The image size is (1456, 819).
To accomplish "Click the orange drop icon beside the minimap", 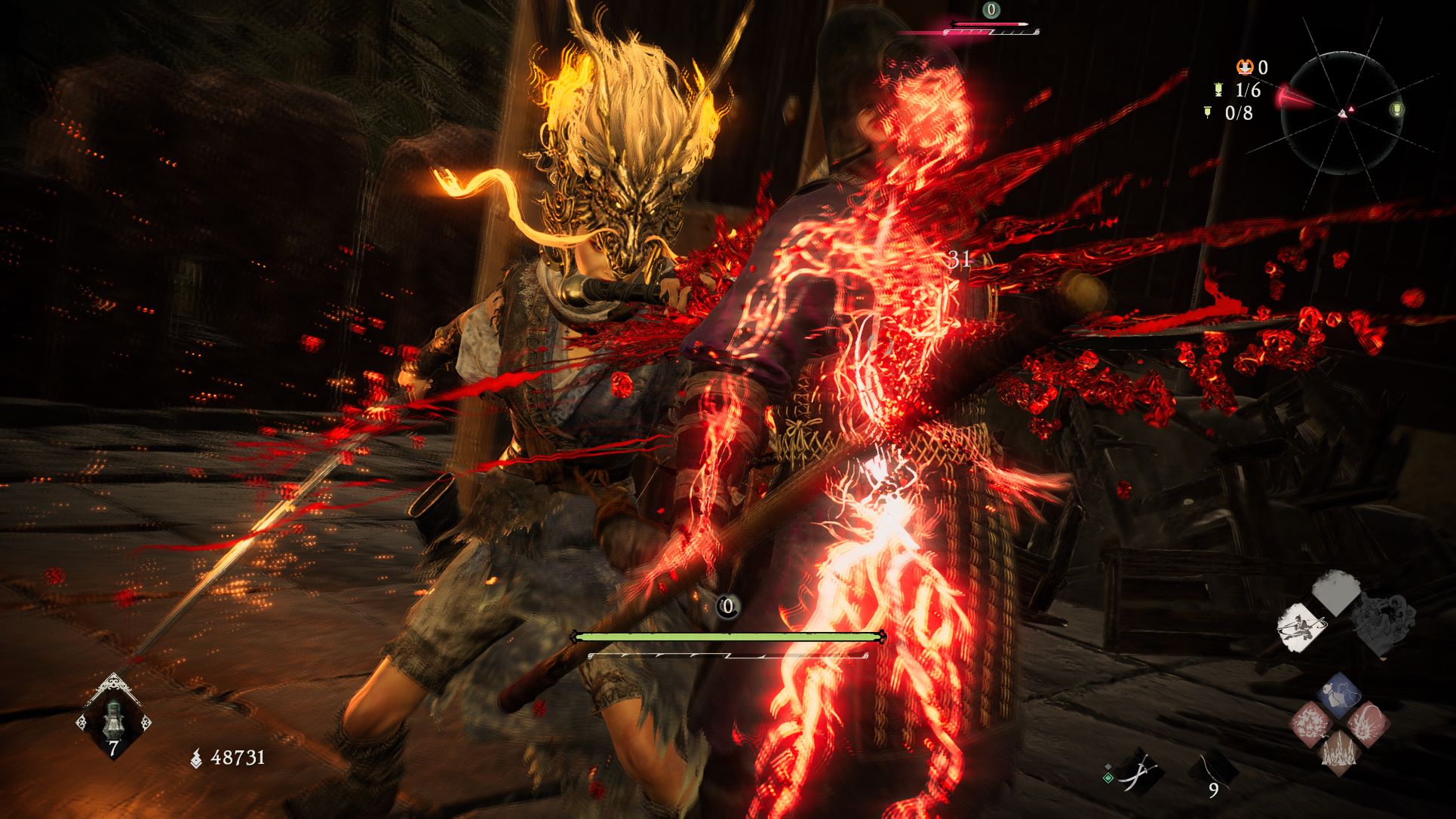I will tap(1245, 68).
